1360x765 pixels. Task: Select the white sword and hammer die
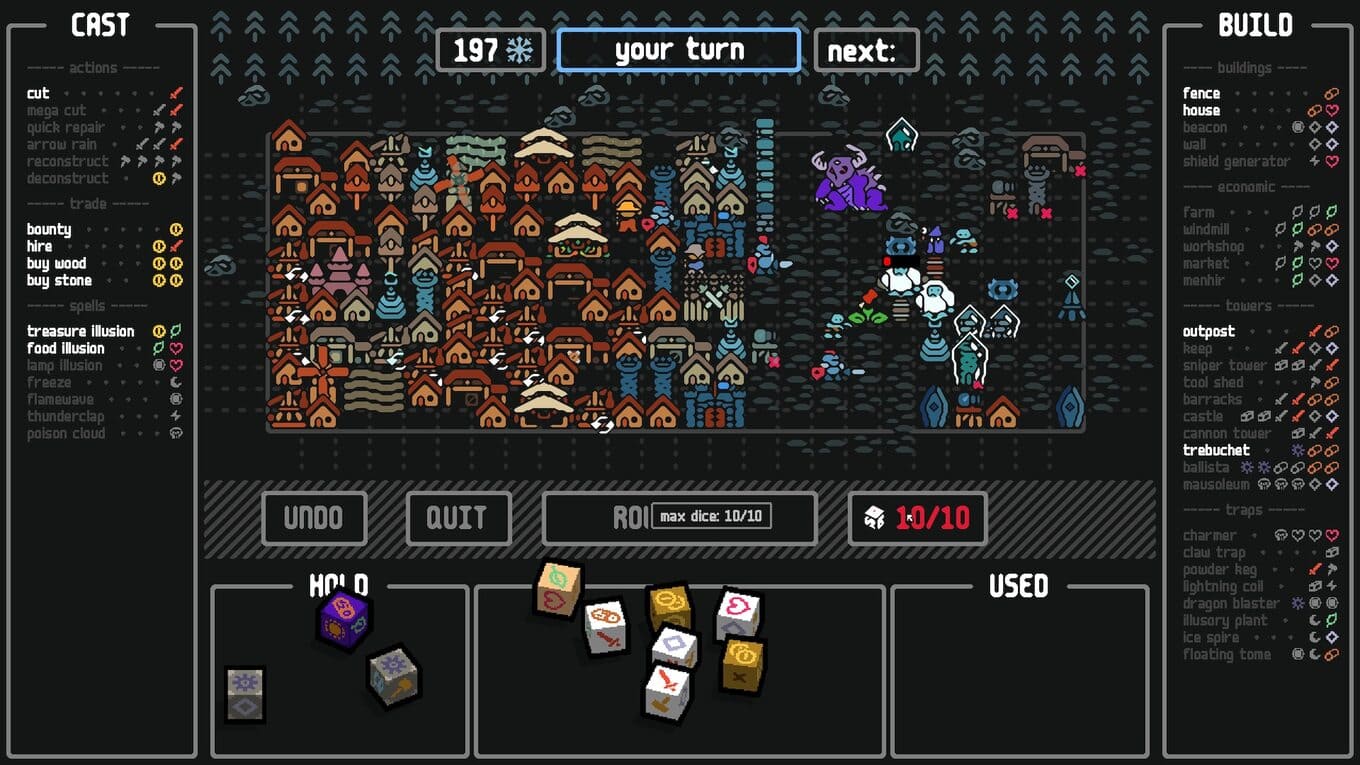[x=667, y=693]
